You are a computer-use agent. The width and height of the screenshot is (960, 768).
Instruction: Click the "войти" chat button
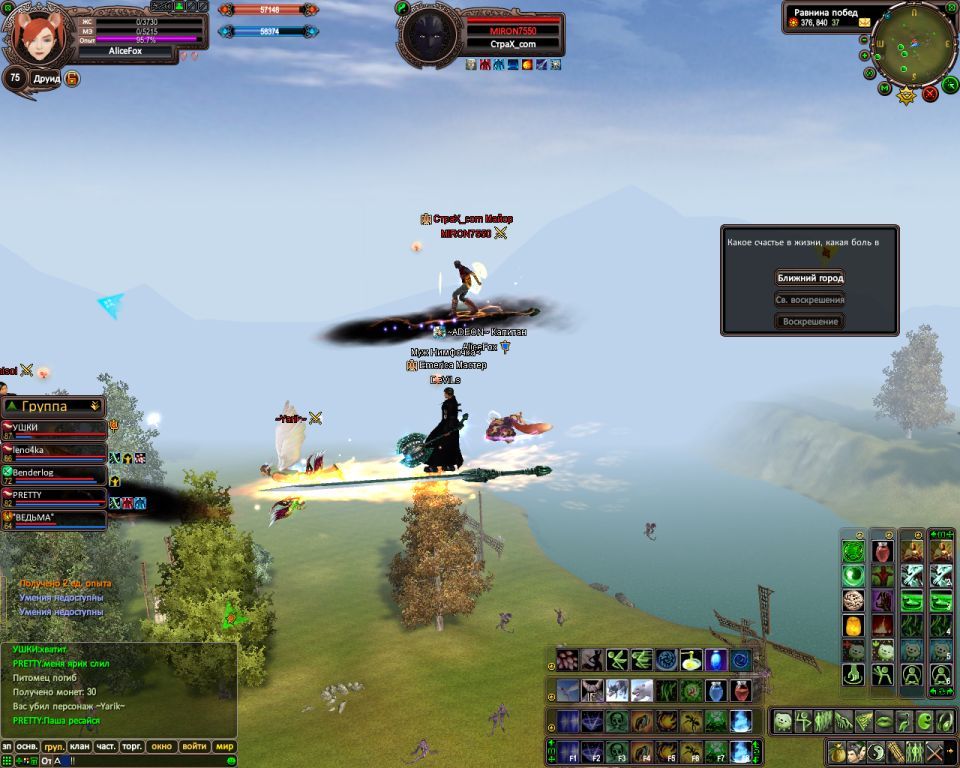tap(195, 747)
